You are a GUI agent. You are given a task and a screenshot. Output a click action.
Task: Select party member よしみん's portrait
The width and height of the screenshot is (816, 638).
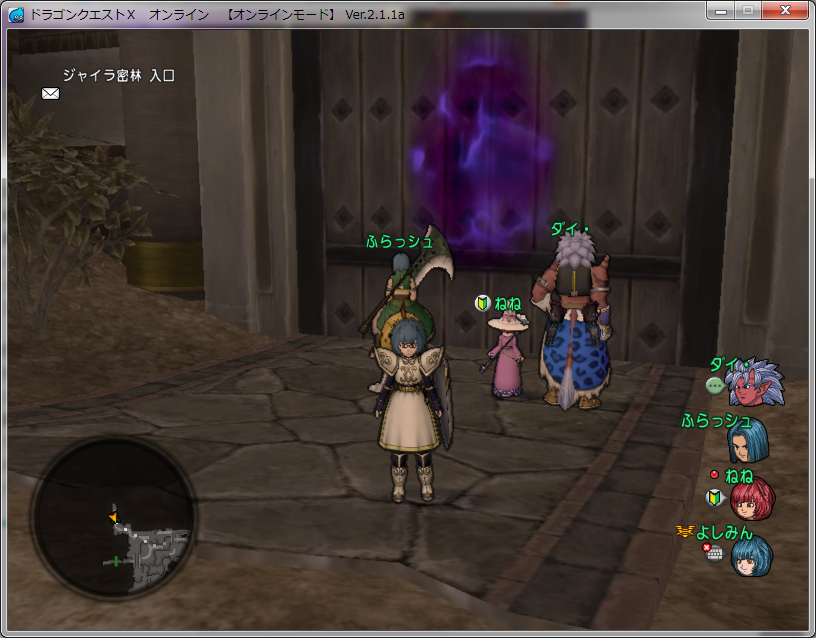pyautogui.click(x=752, y=556)
